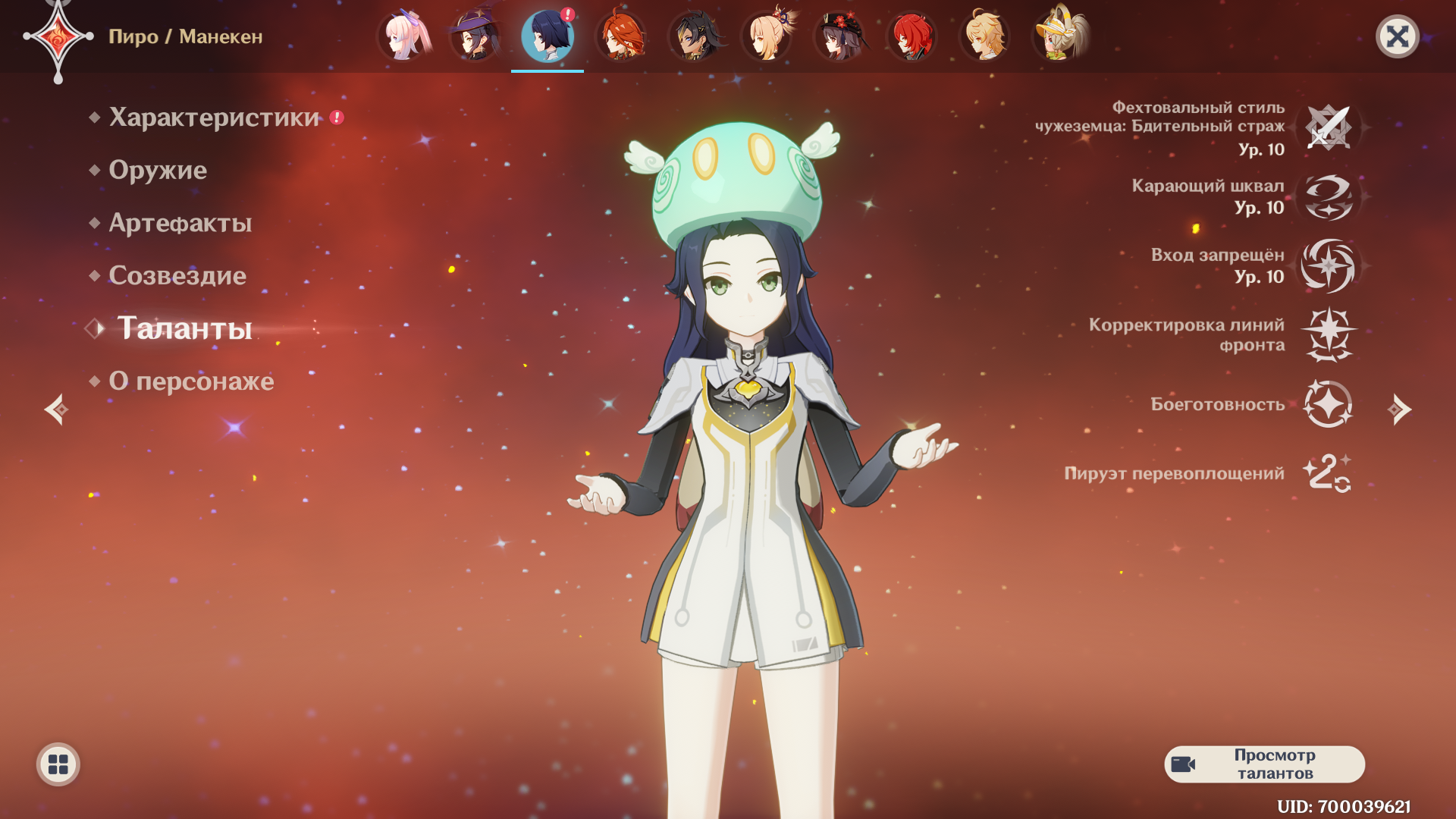1456x819 pixels.
Task: Choose the Таланты menu entry
Action: (184, 328)
